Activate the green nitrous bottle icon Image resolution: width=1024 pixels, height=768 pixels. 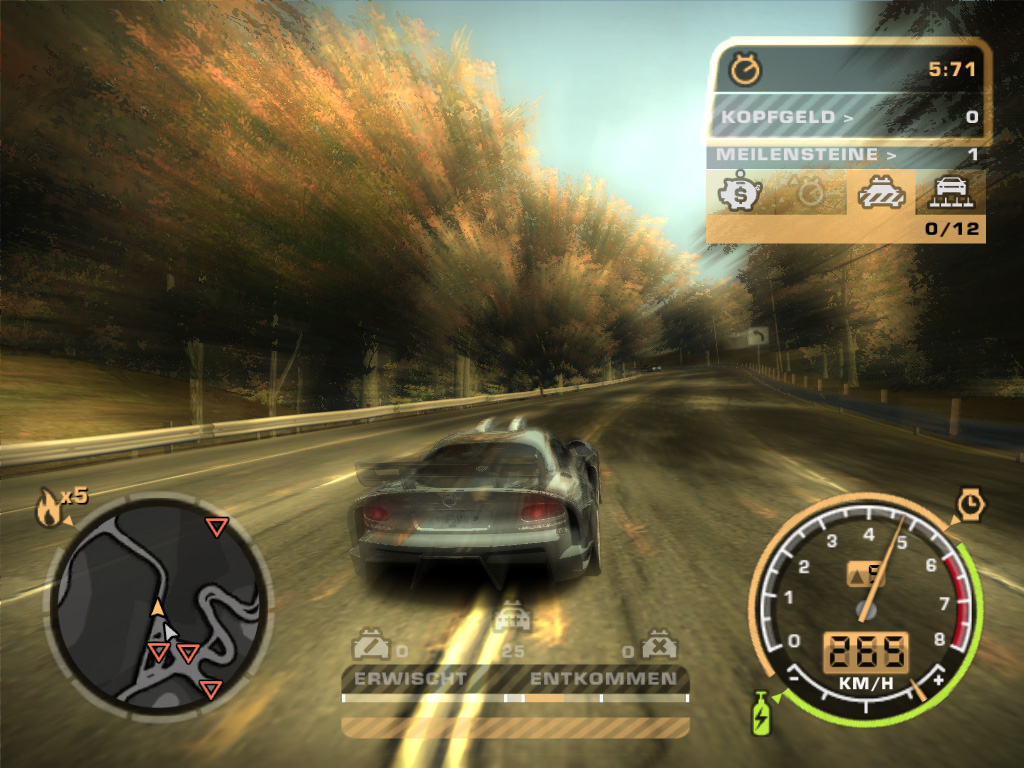(x=762, y=712)
